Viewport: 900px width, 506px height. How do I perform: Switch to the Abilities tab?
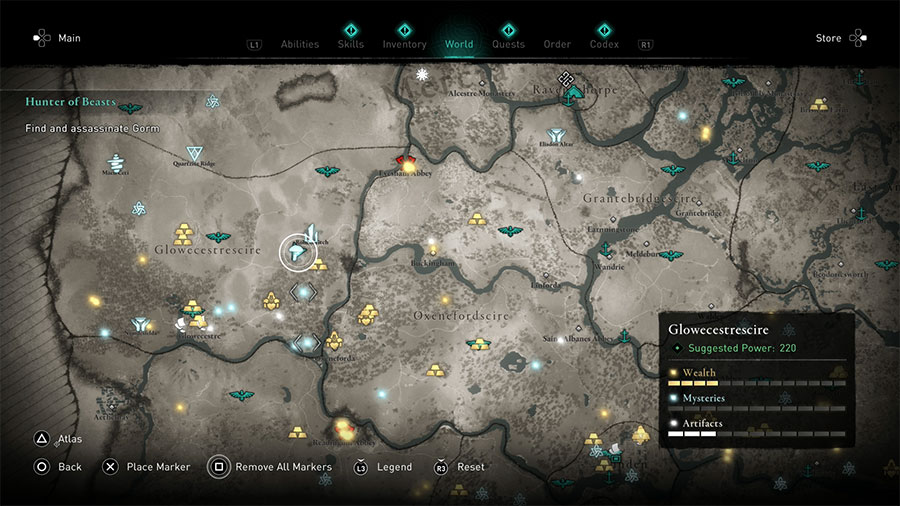pos(299,44)
